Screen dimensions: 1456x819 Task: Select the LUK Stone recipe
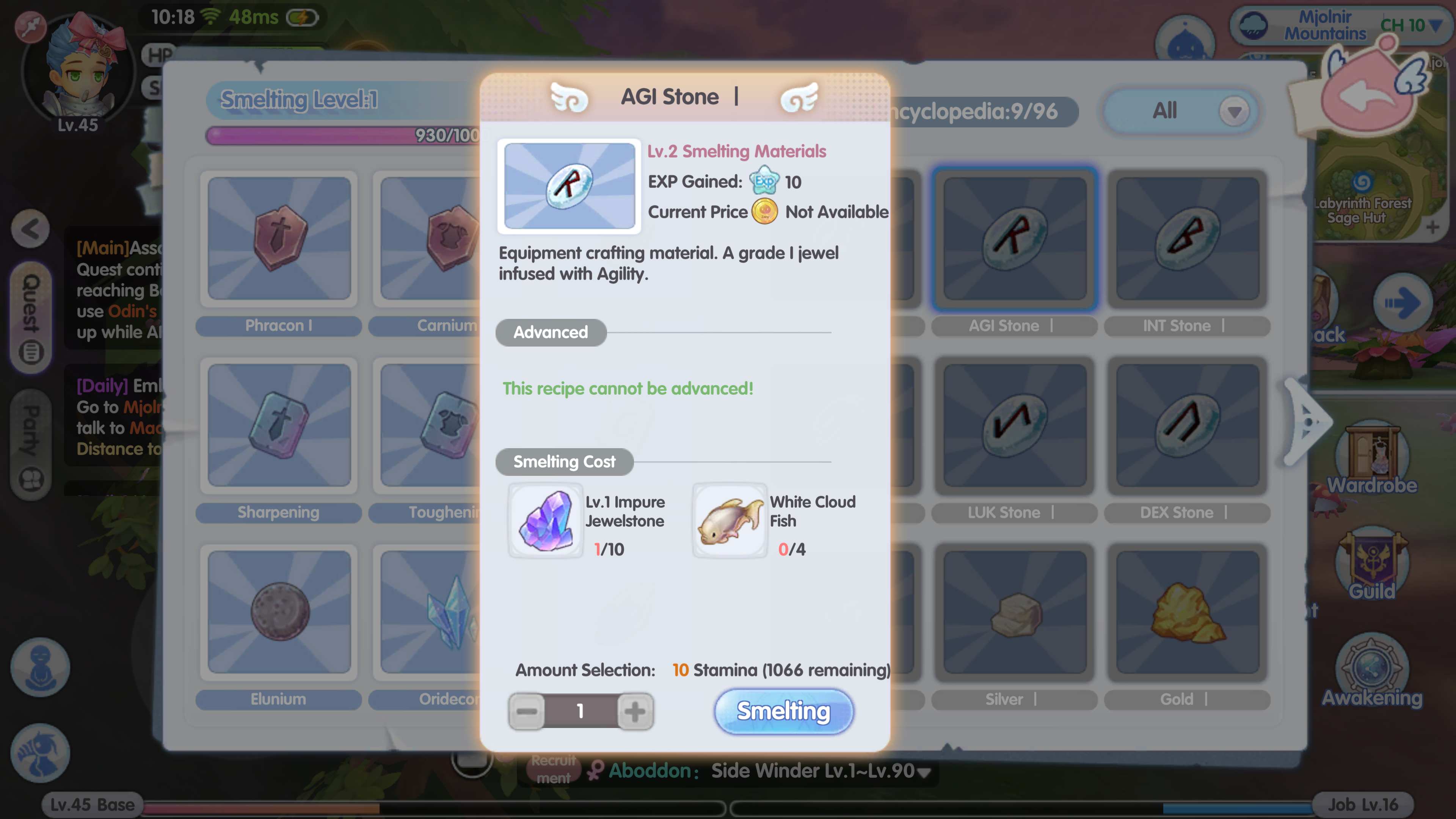pyautogui.click(x=1015, y=425)
